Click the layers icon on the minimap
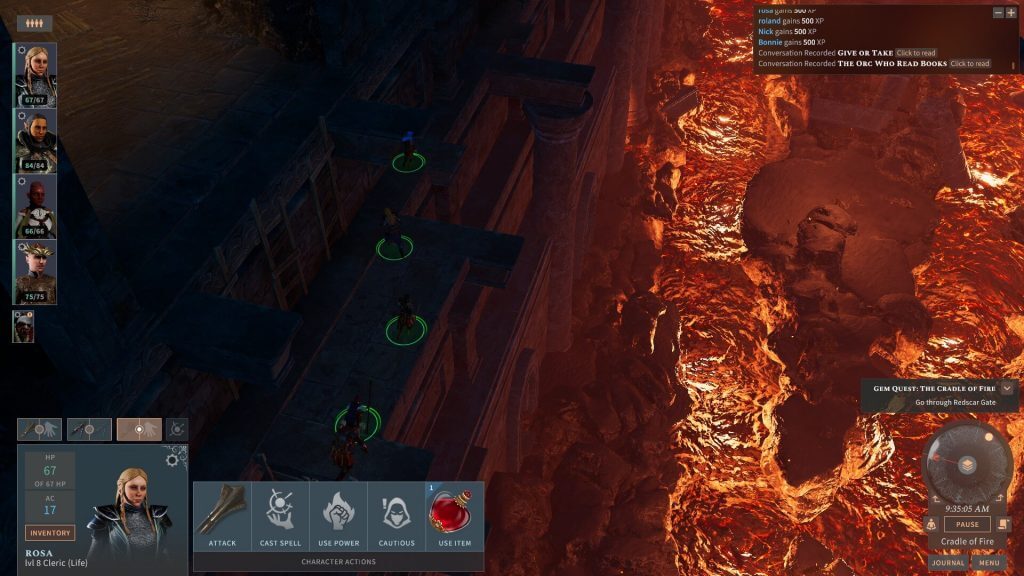 pyautogui.click(x=967, y=465)
